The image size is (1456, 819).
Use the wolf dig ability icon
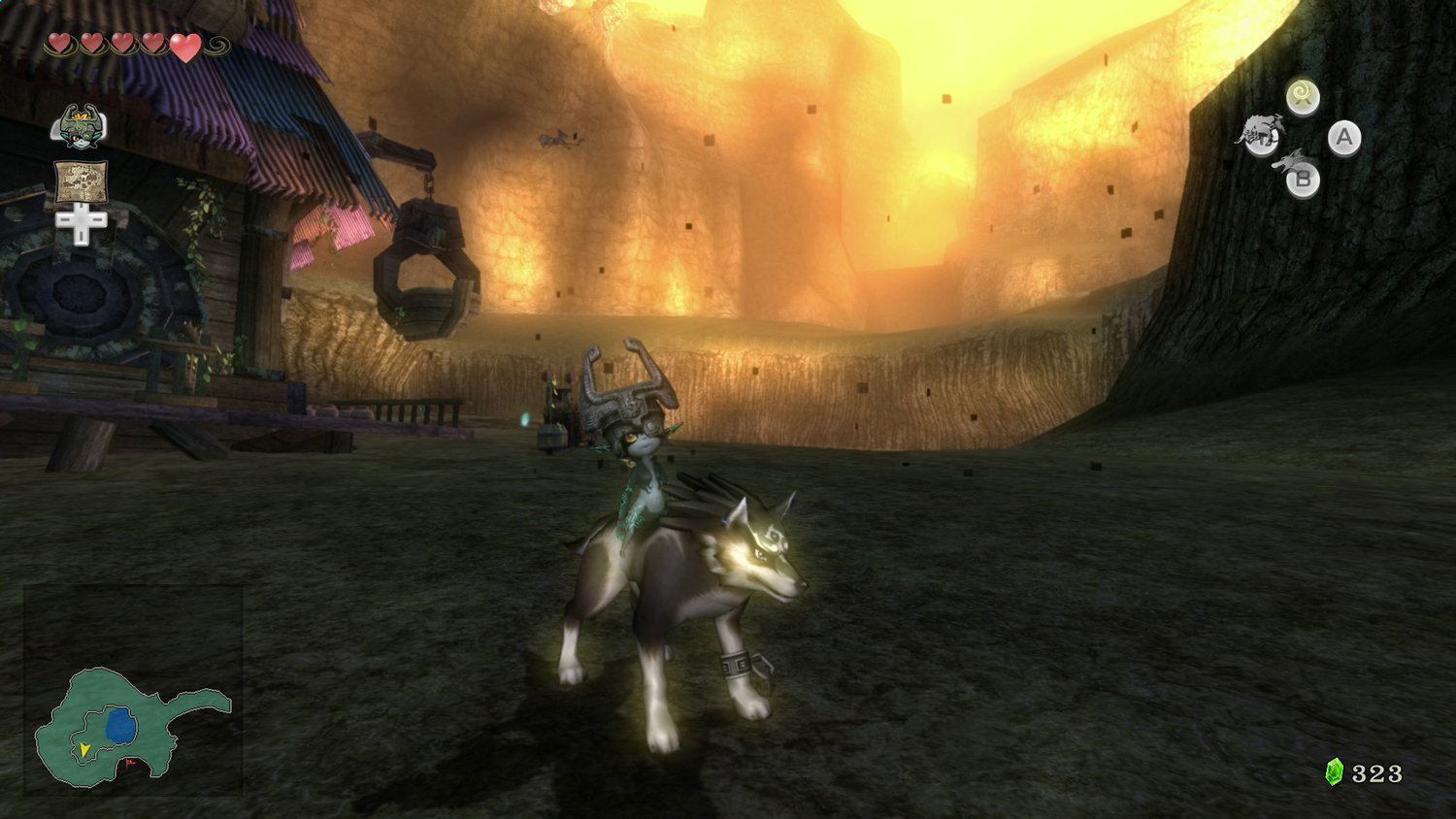click(x=1261, y=135)
